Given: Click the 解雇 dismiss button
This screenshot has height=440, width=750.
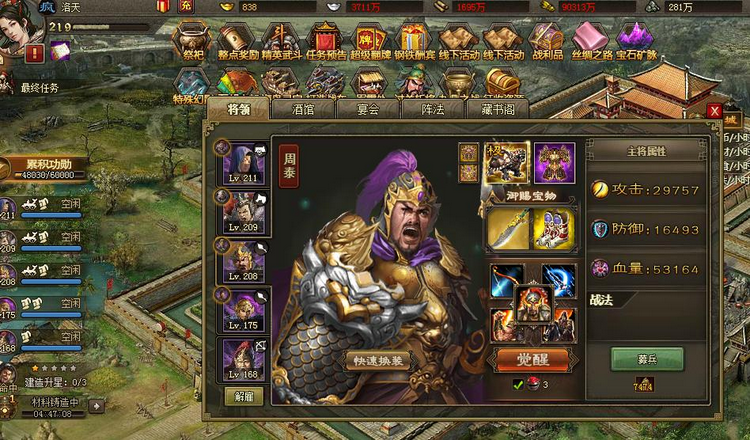Looking at the screenshot, I should pyautogui.click(x=243, y=396).
